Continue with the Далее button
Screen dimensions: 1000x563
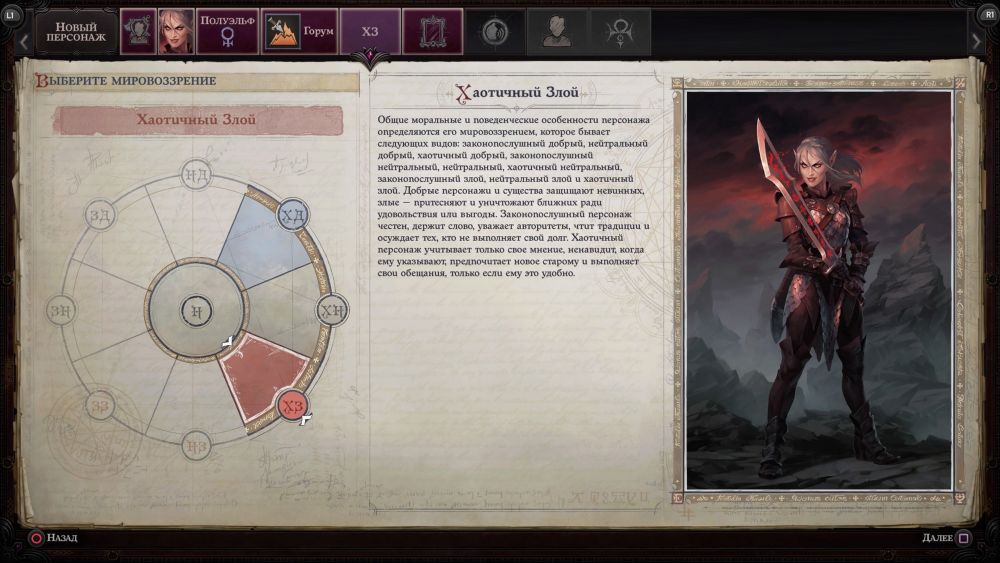tap(946, 538)
